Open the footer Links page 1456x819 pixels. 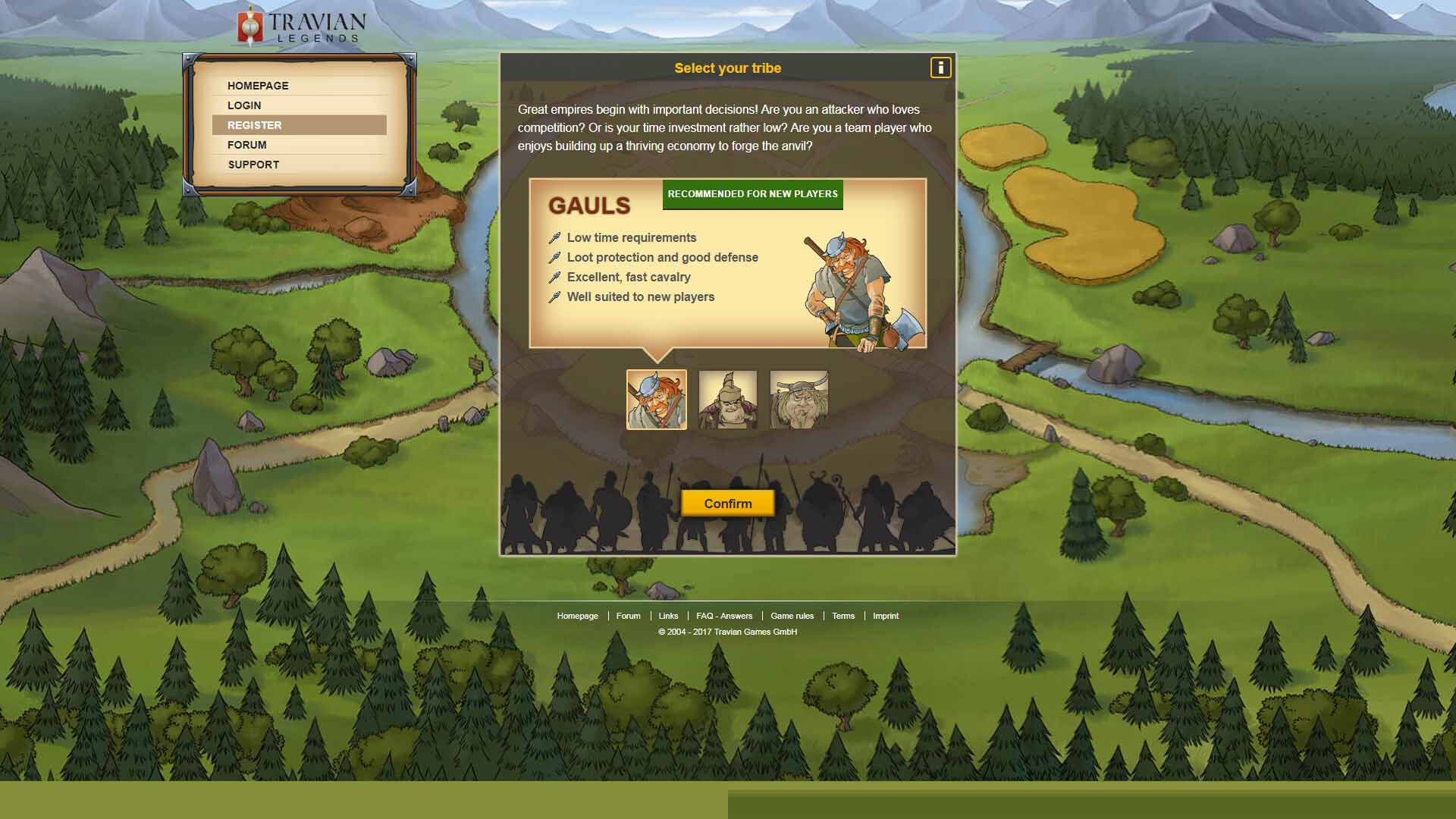[668, 616]
